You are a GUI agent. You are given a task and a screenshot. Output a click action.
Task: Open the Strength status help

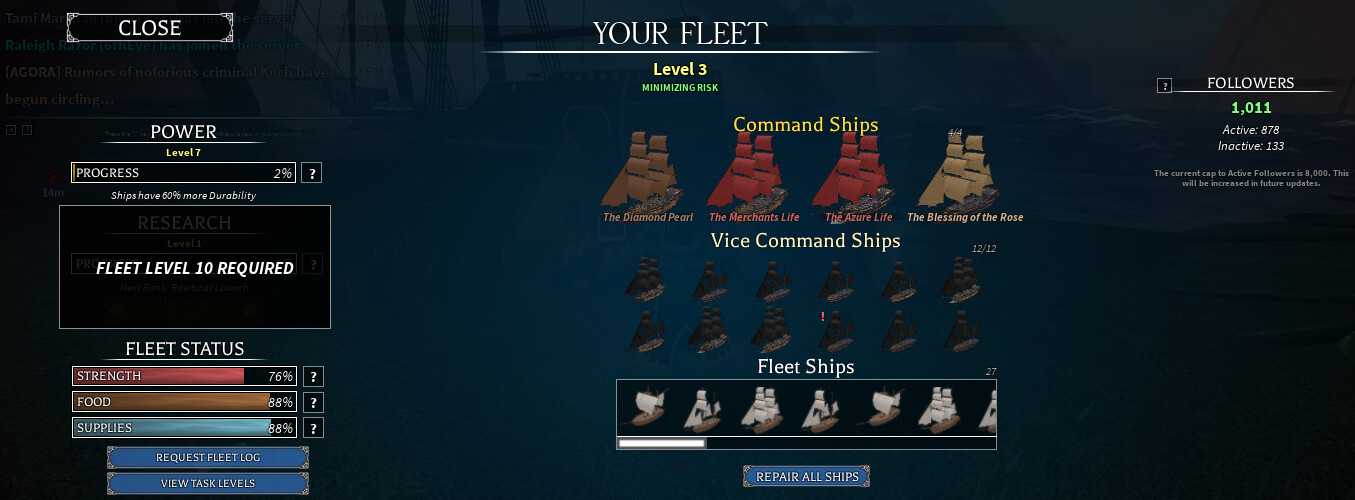314,377
